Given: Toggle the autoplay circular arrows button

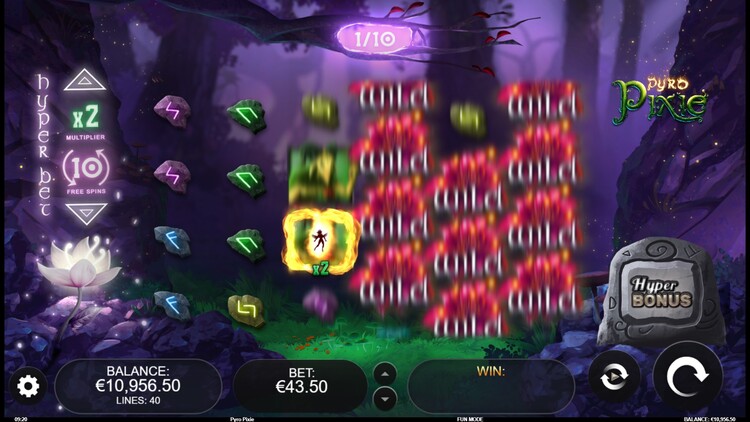Looking at the screenshot, I should (x=614, y=379).
